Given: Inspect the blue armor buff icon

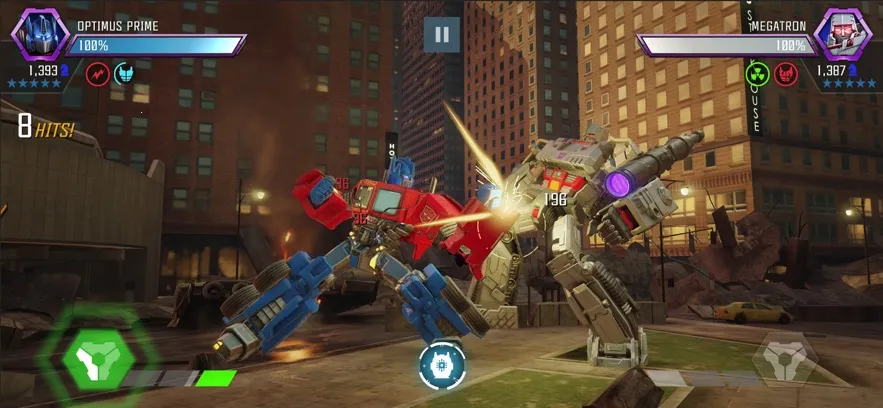Looking at the screenshot, I should click(x=124, y=73).
